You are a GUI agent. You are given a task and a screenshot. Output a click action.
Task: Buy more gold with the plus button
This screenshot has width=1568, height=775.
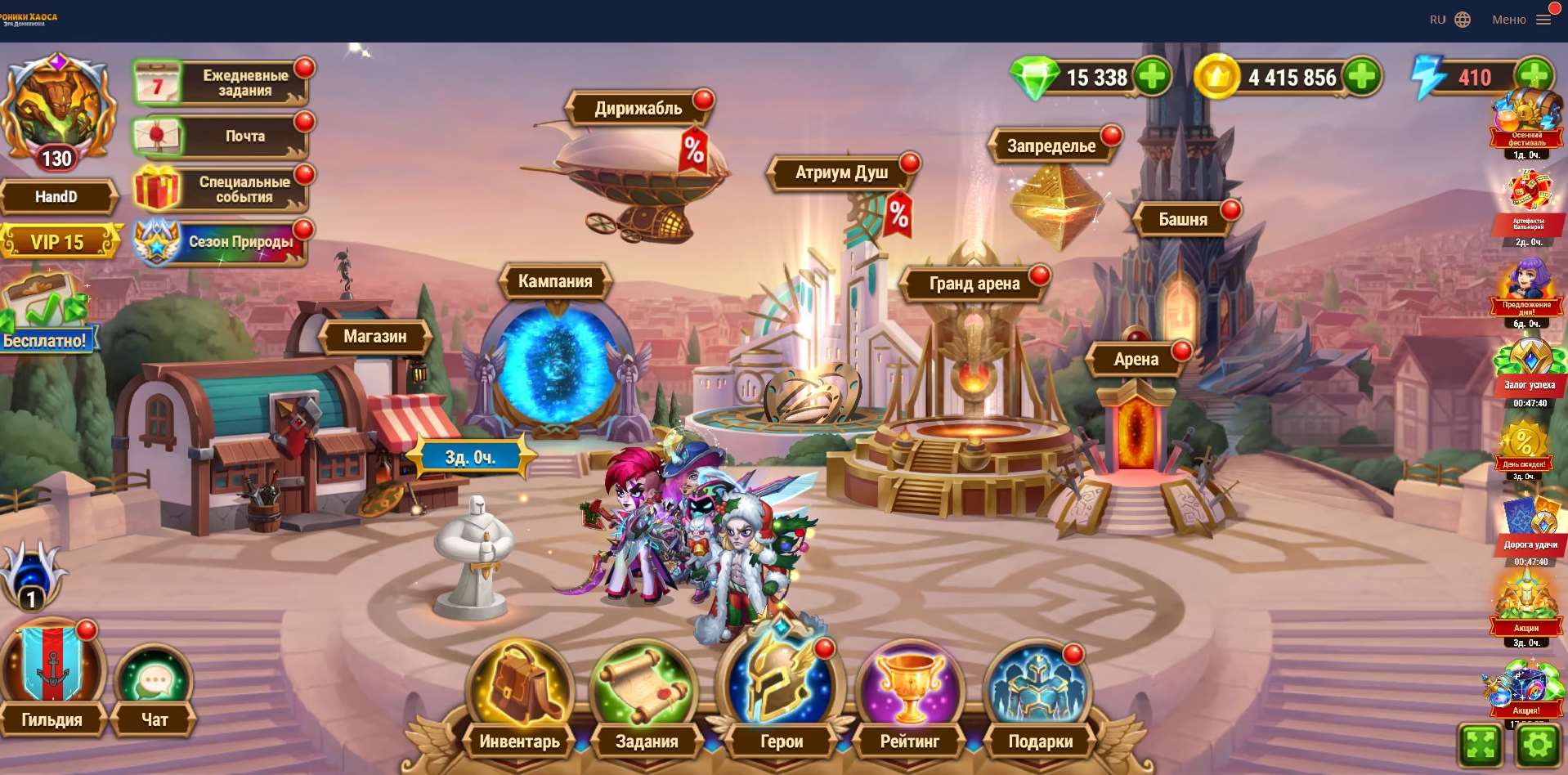[x=1361, y=77]
